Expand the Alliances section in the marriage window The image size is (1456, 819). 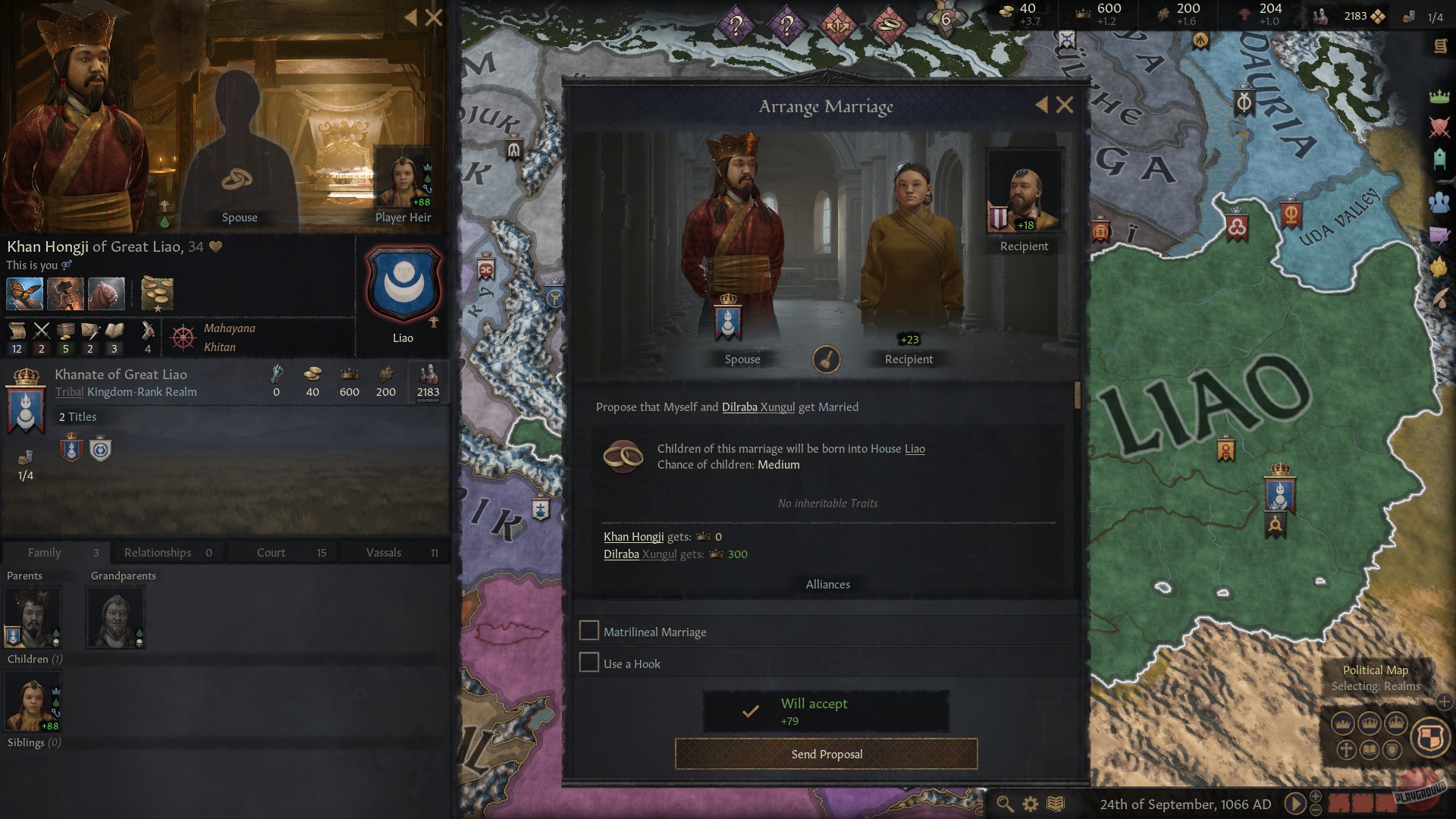click(x=827, y=584)
